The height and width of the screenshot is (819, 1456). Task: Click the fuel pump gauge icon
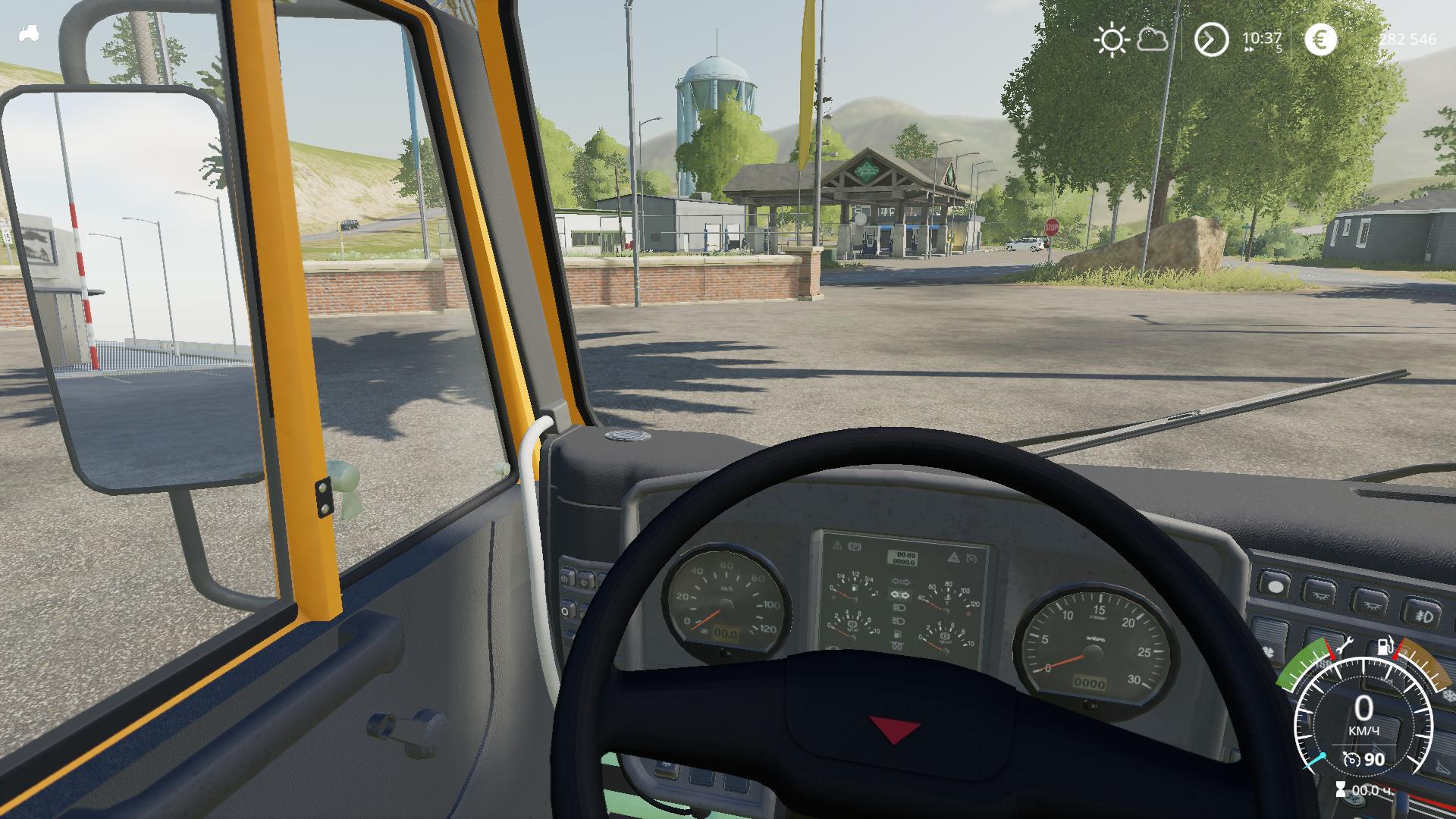coord(1386,646)
